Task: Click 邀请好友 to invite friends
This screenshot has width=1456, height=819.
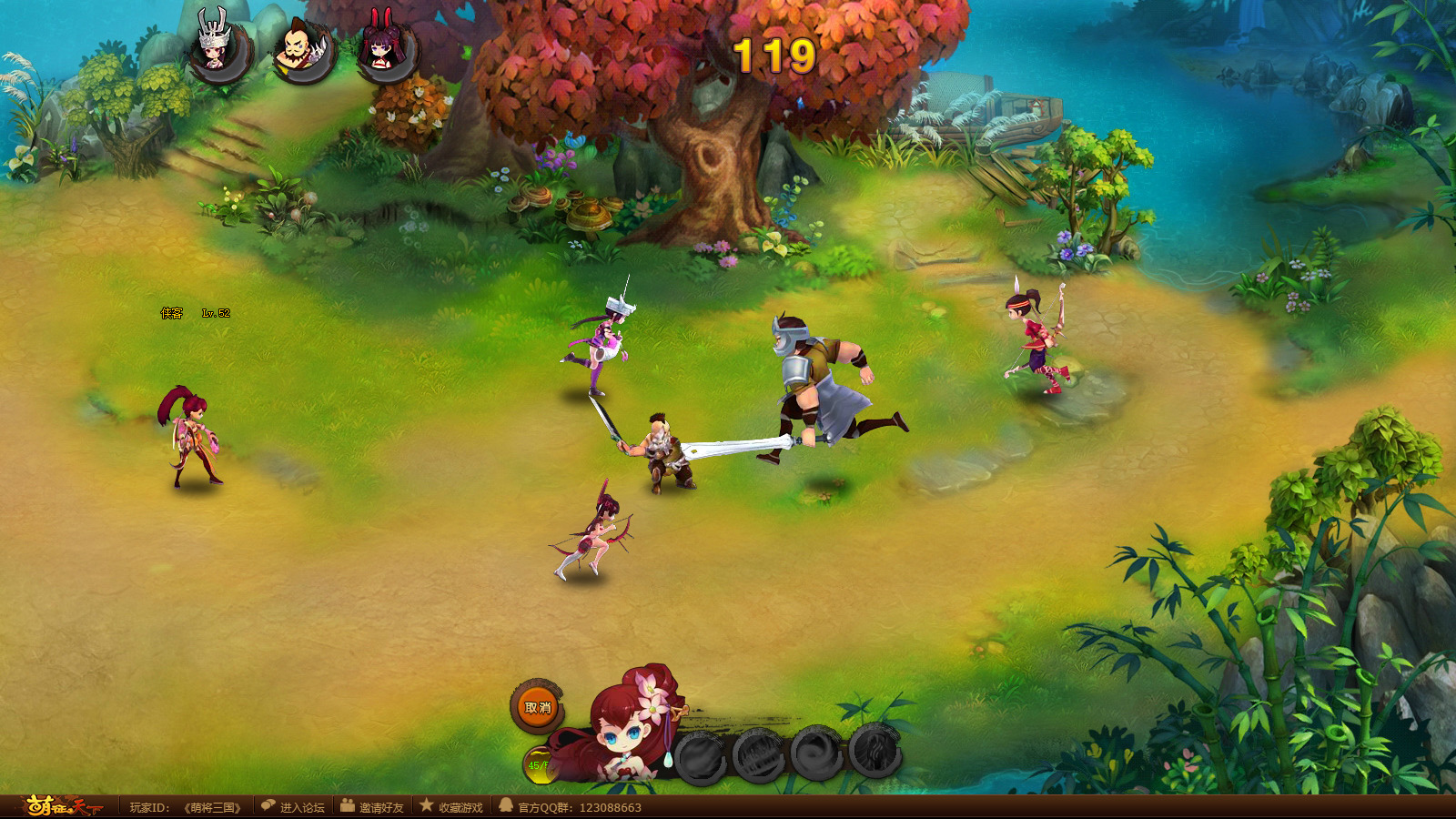Action: pos(371,807)
